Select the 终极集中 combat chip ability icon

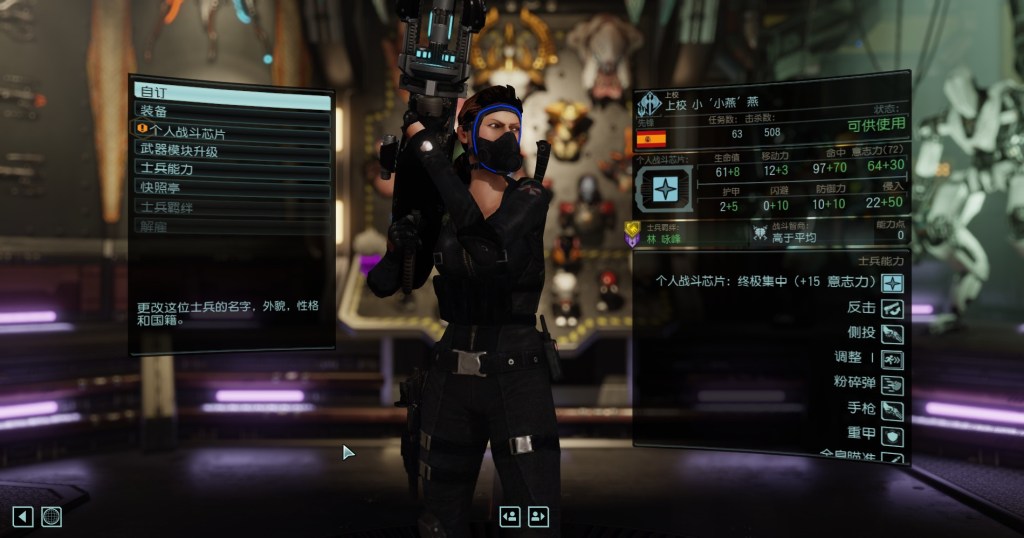pyautogui.click(x=892, y=283)
